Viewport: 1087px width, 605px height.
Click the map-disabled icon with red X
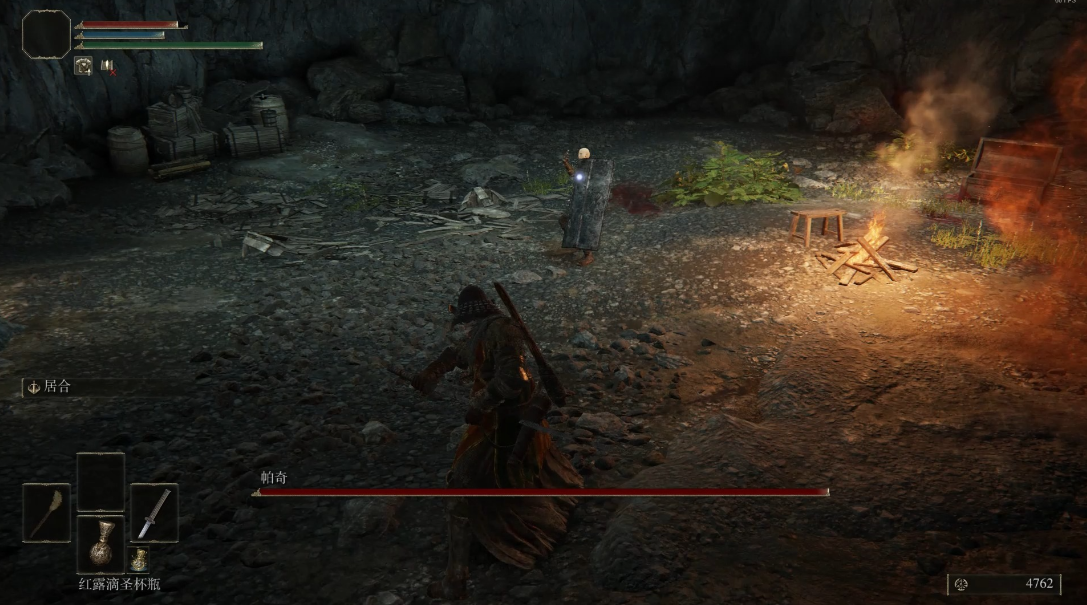(x=108, y=66)
